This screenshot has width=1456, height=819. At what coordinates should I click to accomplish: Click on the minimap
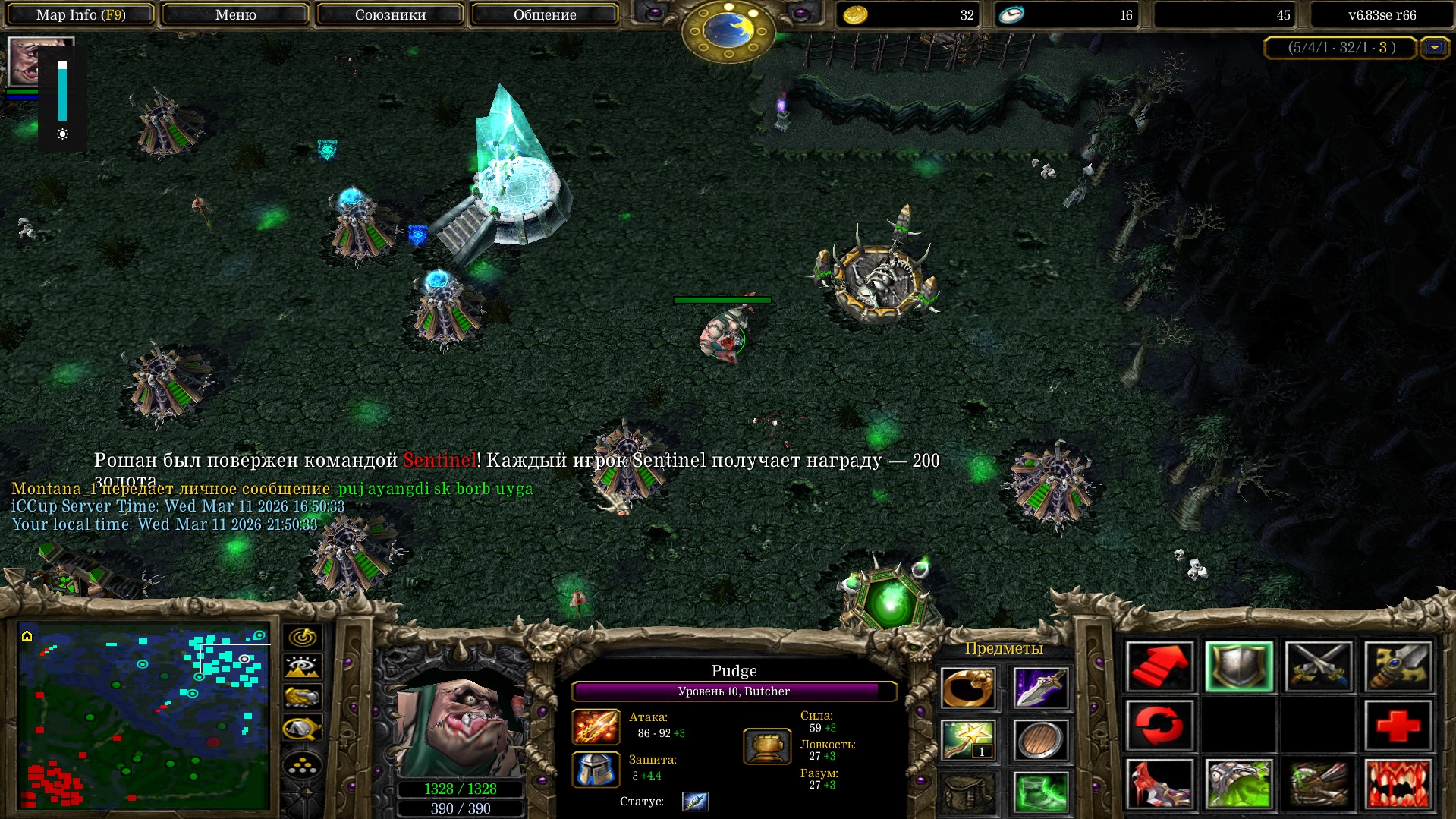tap(144, 715)
